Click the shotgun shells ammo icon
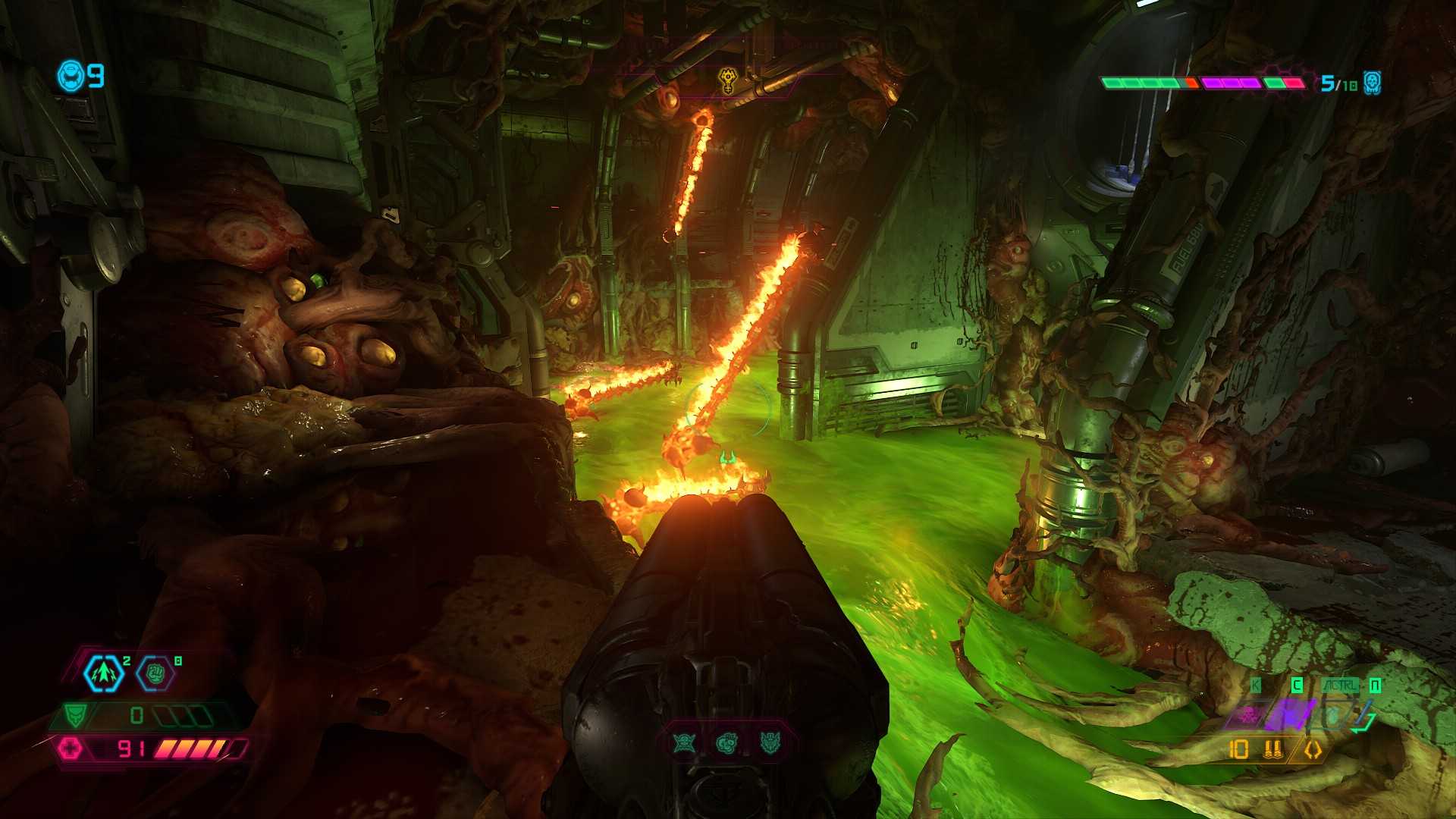Screen dimensions: 1456x819 coord(1273,750)
